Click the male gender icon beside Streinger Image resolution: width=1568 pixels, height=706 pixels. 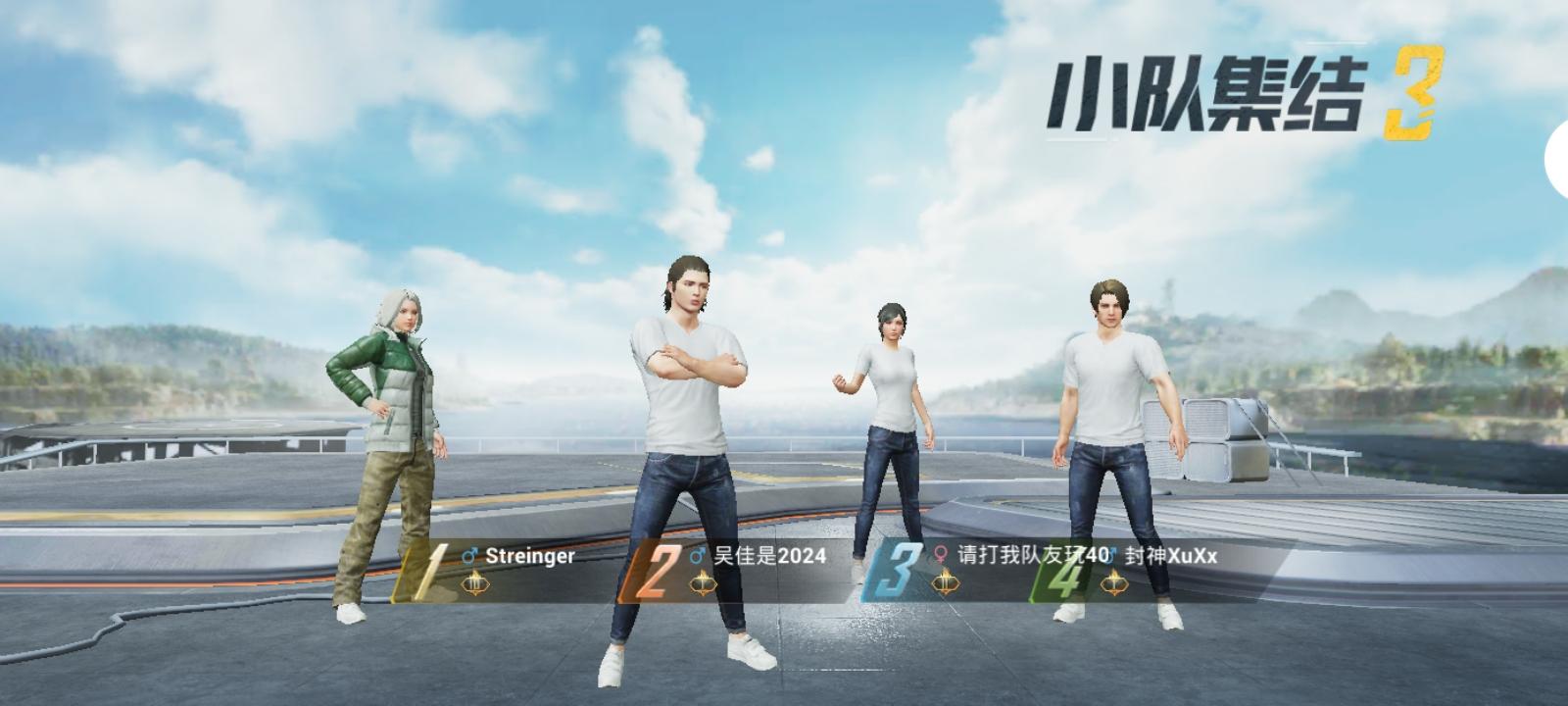pos(469,556)
